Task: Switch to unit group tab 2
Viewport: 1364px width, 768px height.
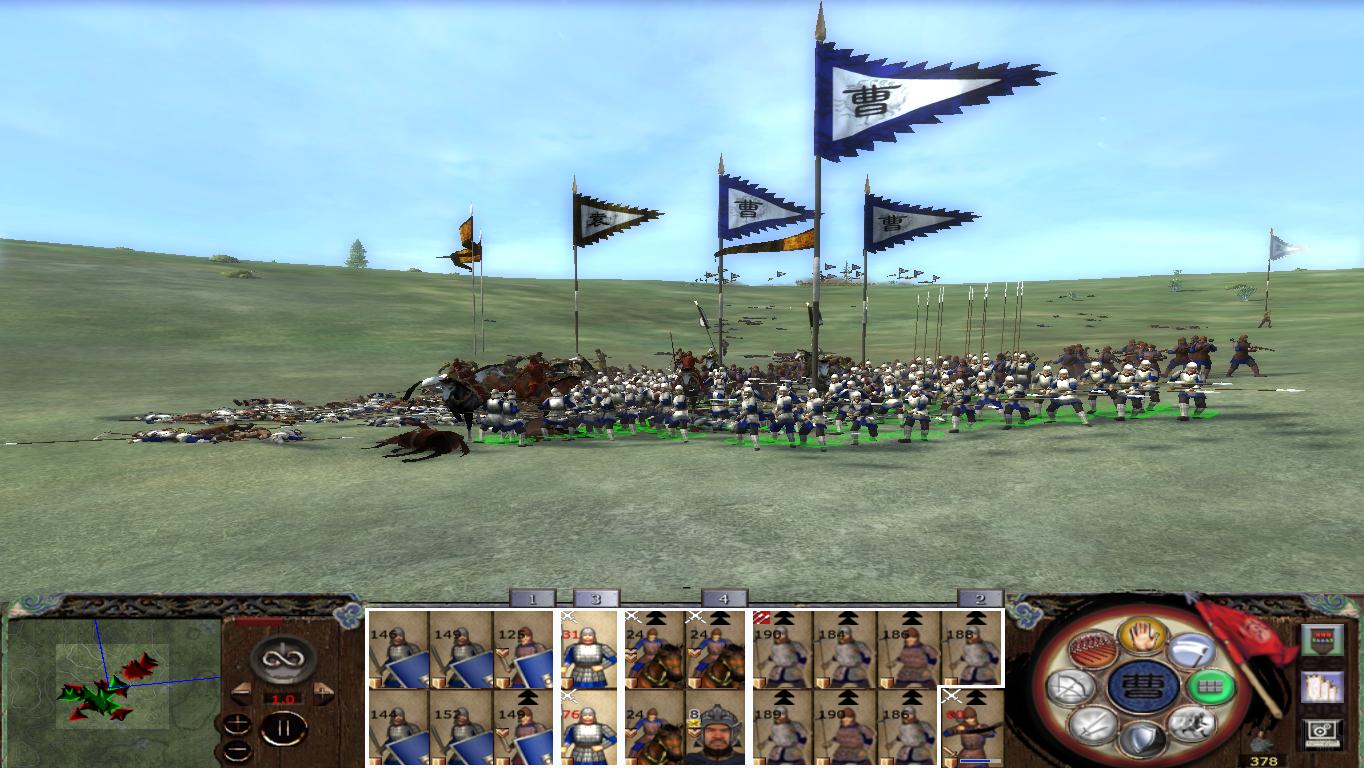Action: [978, 600]
